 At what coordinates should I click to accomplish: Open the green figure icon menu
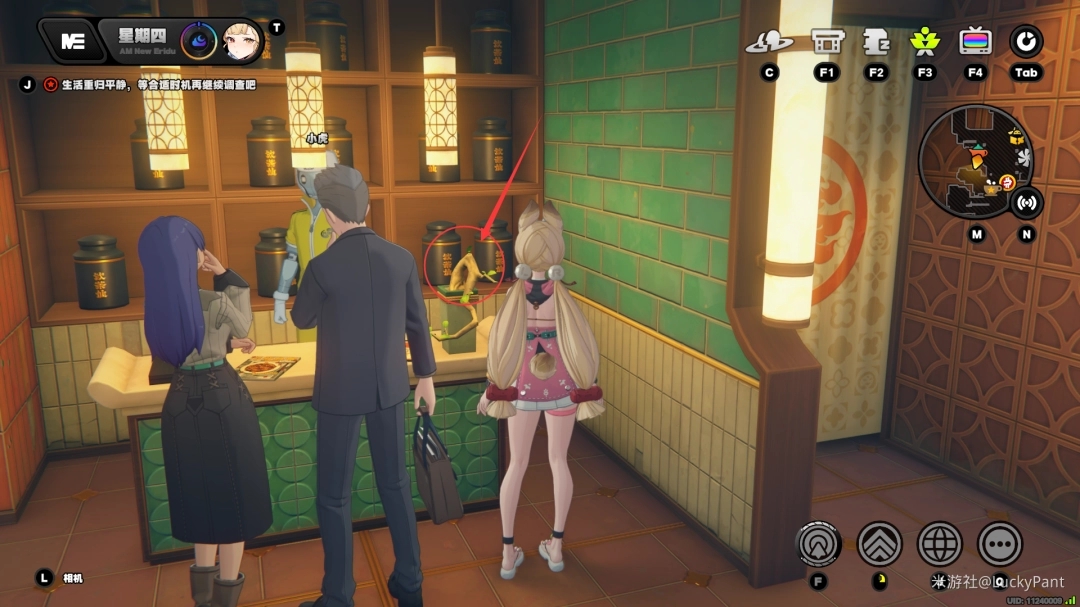click(x=924, y=42)
